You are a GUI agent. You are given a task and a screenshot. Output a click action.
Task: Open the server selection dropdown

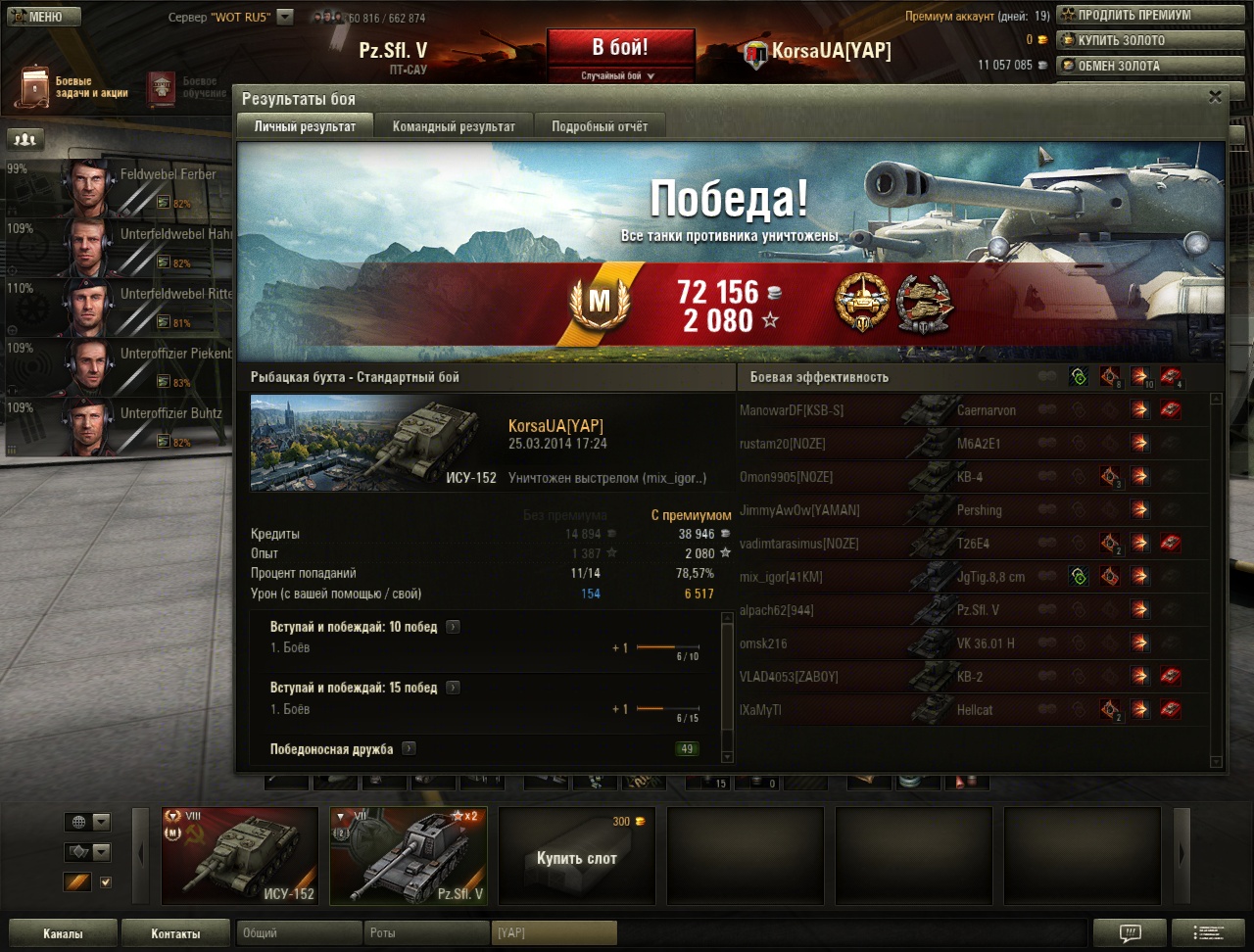point(285,17)
